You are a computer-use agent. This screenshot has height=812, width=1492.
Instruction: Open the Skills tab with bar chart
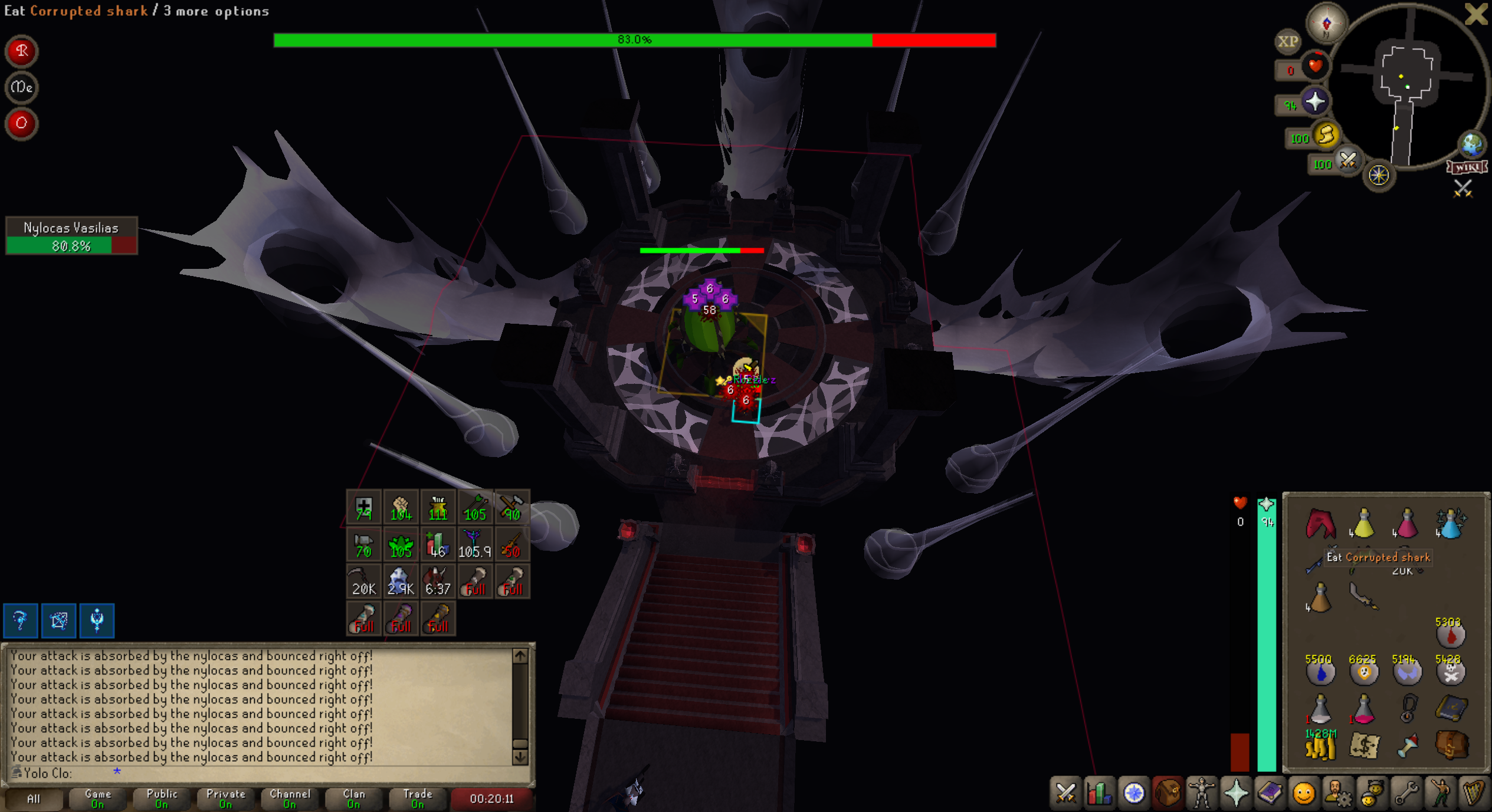tap(1099, 793)
